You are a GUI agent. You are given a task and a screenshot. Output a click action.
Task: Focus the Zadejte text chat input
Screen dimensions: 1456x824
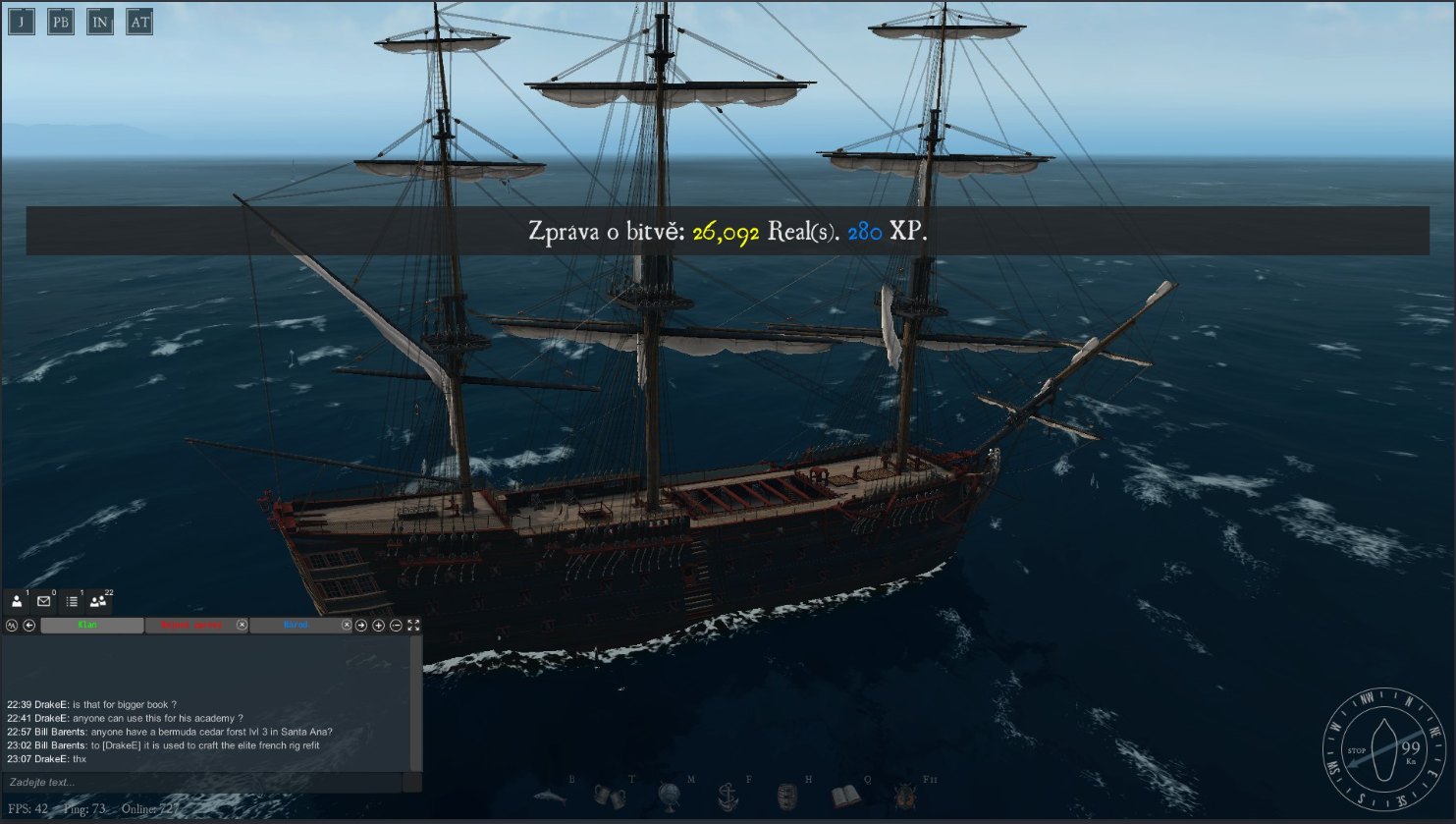(x=201, y=783)
